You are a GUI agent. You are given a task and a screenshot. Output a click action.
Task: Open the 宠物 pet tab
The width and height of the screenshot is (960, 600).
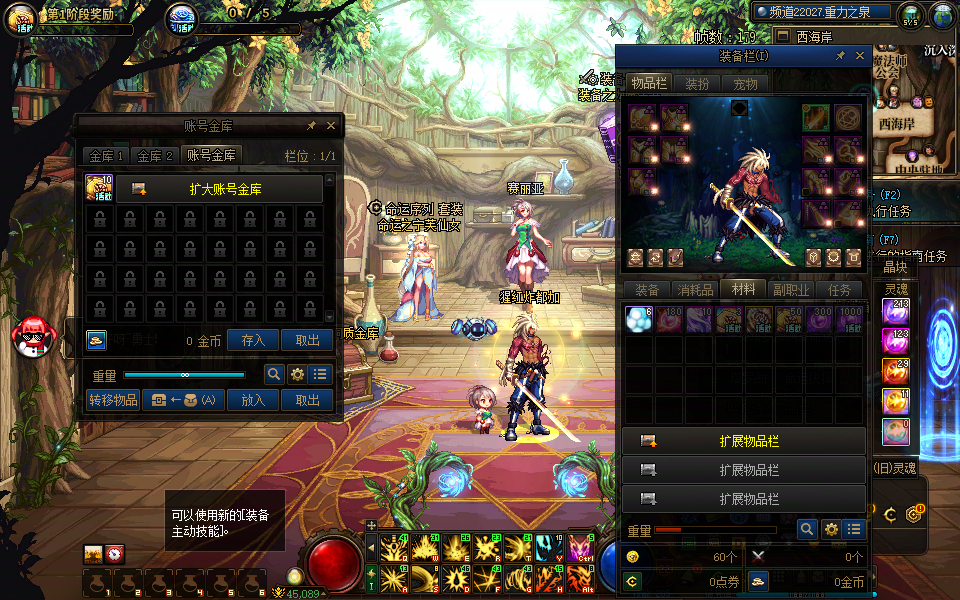click(745, 84)
